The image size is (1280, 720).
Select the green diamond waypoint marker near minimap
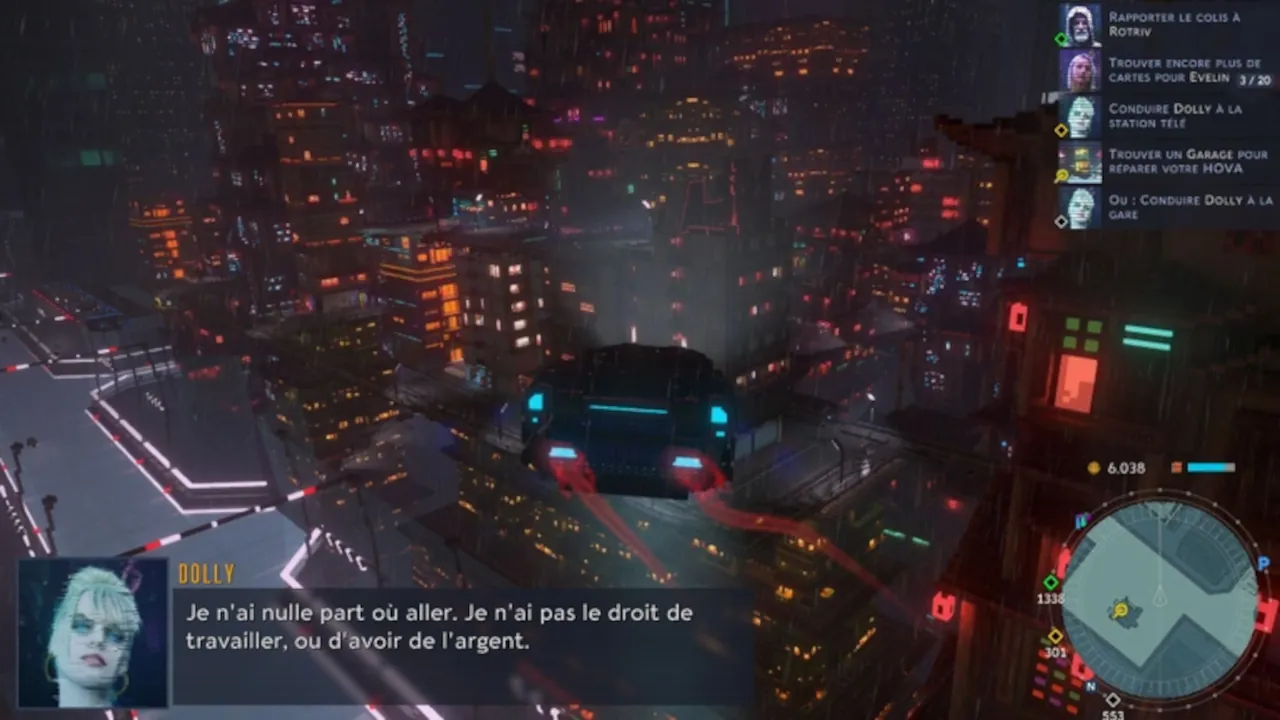coord(1051,582)
